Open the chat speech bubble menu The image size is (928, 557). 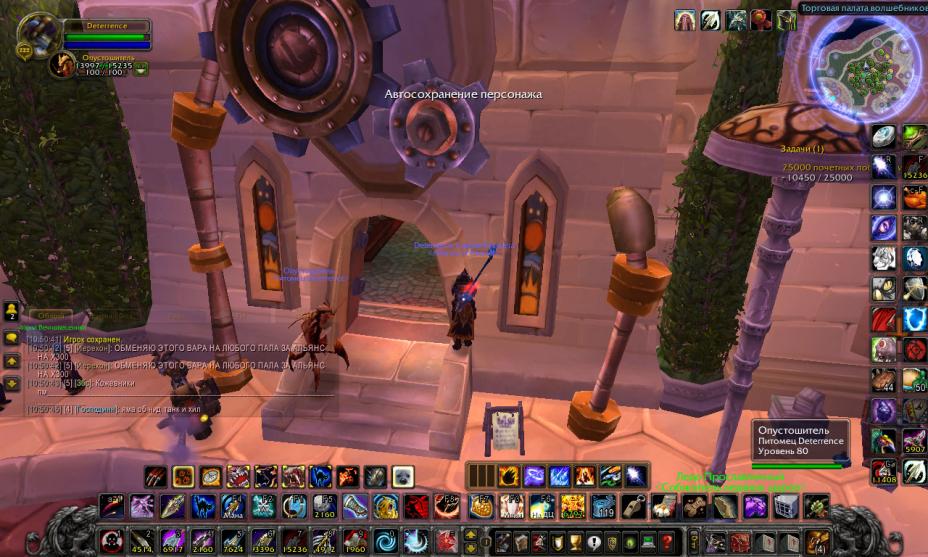[11, 338]
